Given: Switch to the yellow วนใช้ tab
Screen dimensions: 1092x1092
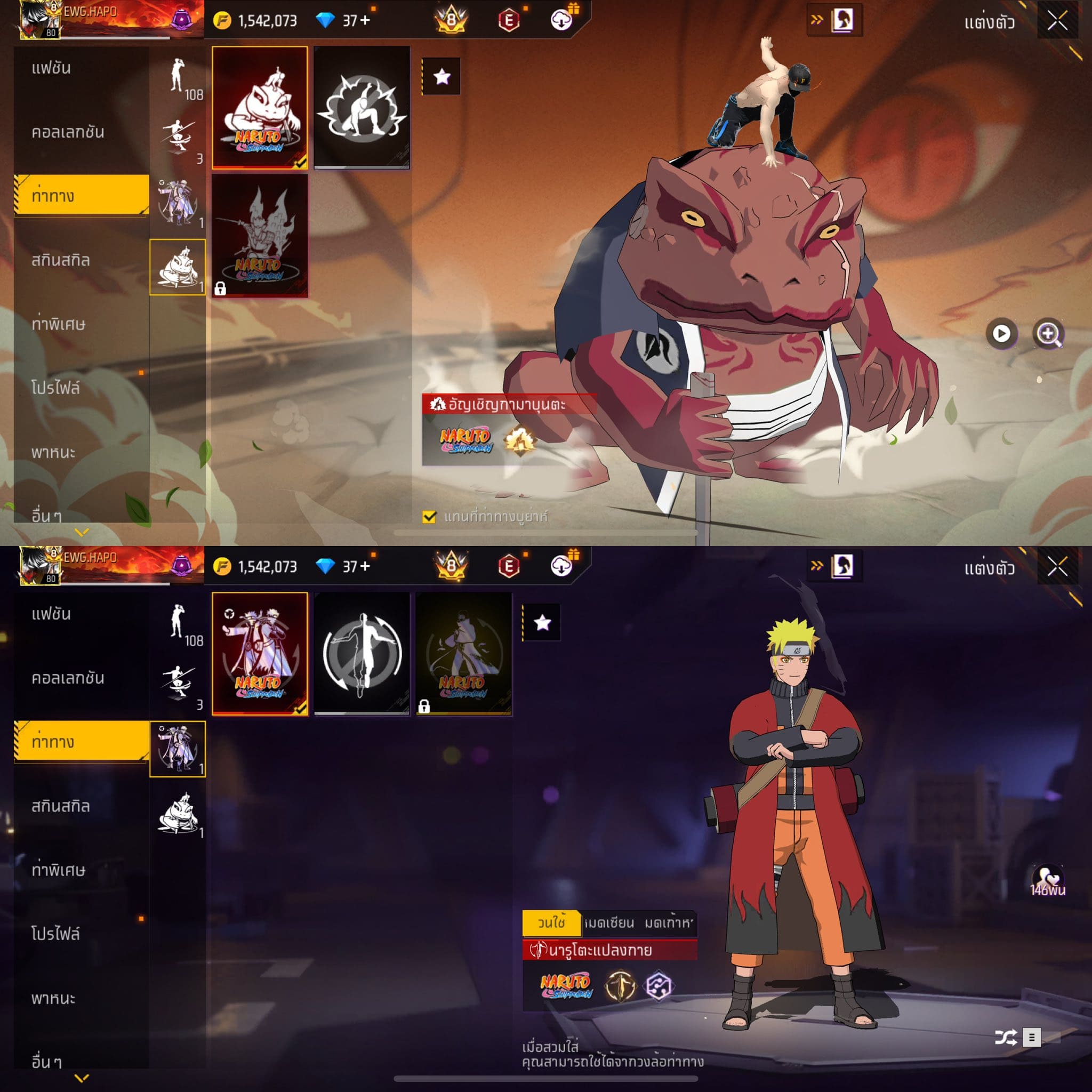Looking at the screenshot, I should point(551,922).
